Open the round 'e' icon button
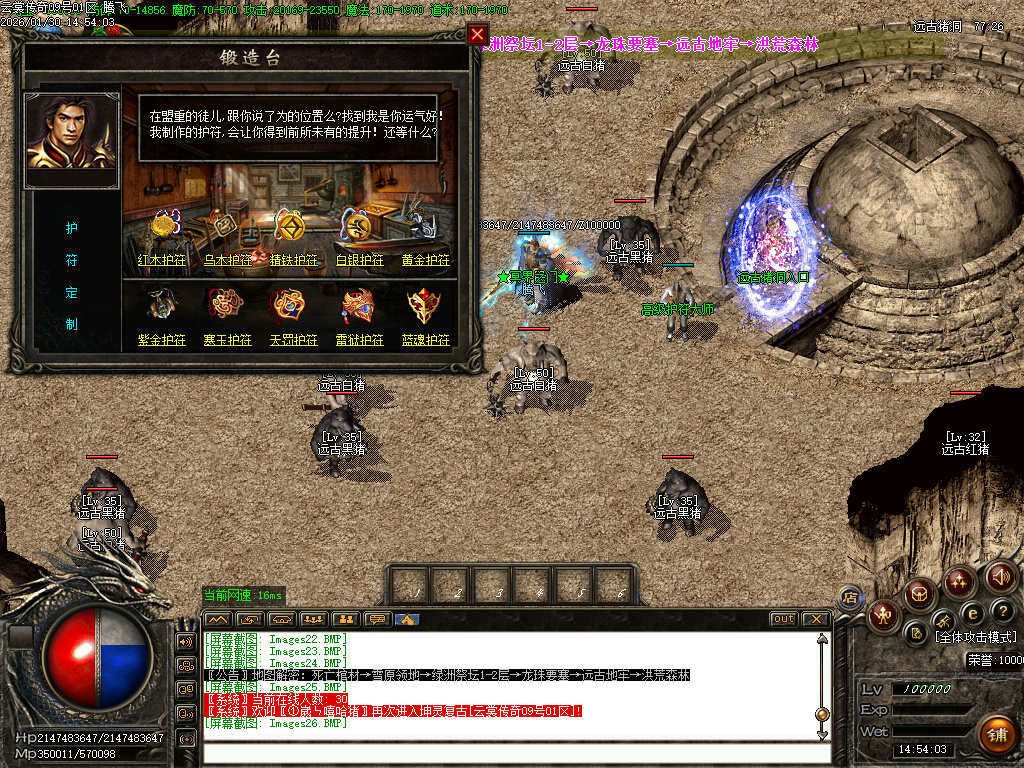The height and width of the screenshot is (768, 1024). coord(972,612)
